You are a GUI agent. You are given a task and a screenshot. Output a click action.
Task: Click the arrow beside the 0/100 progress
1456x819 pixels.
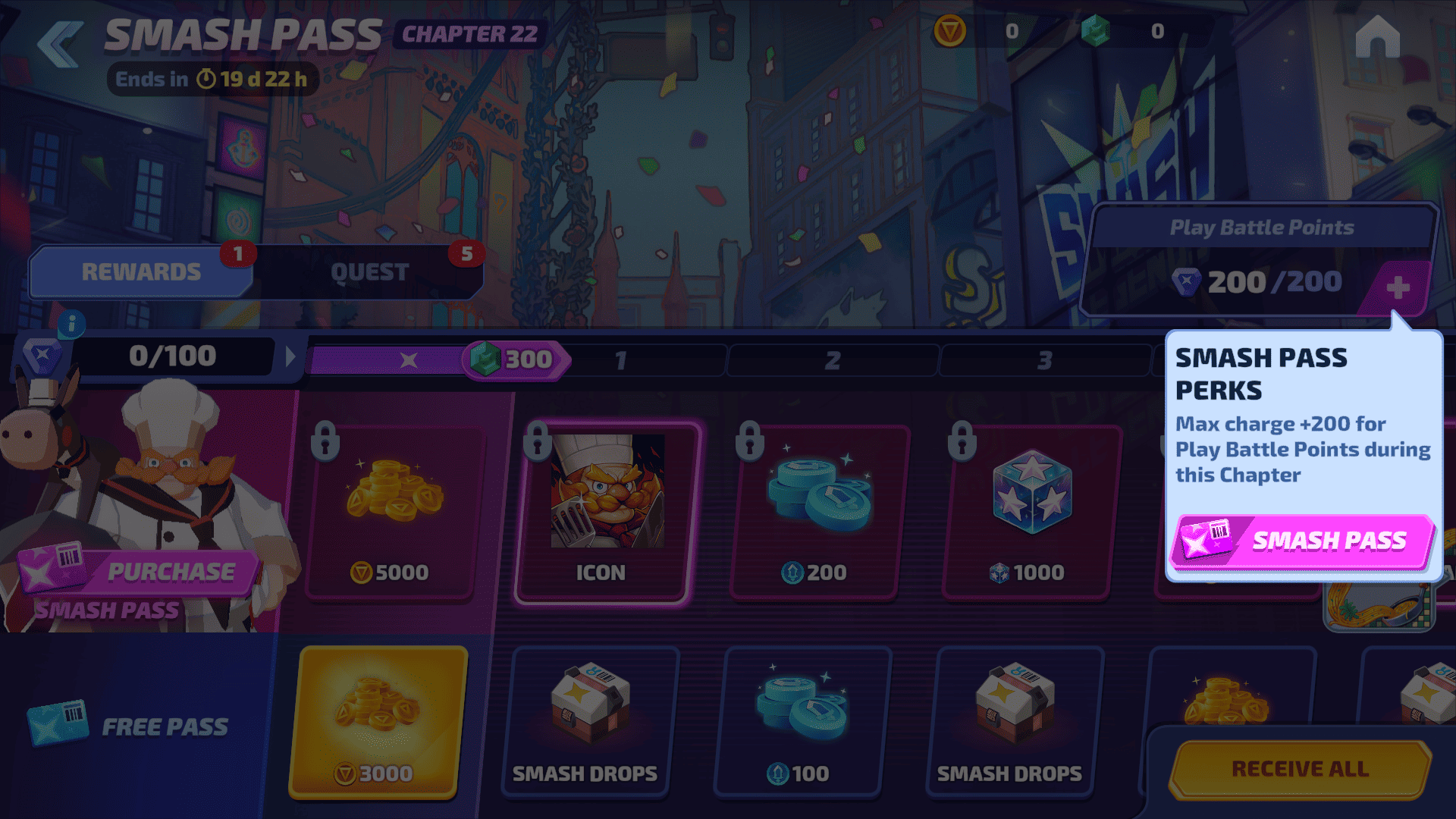[x=290, y=356]
